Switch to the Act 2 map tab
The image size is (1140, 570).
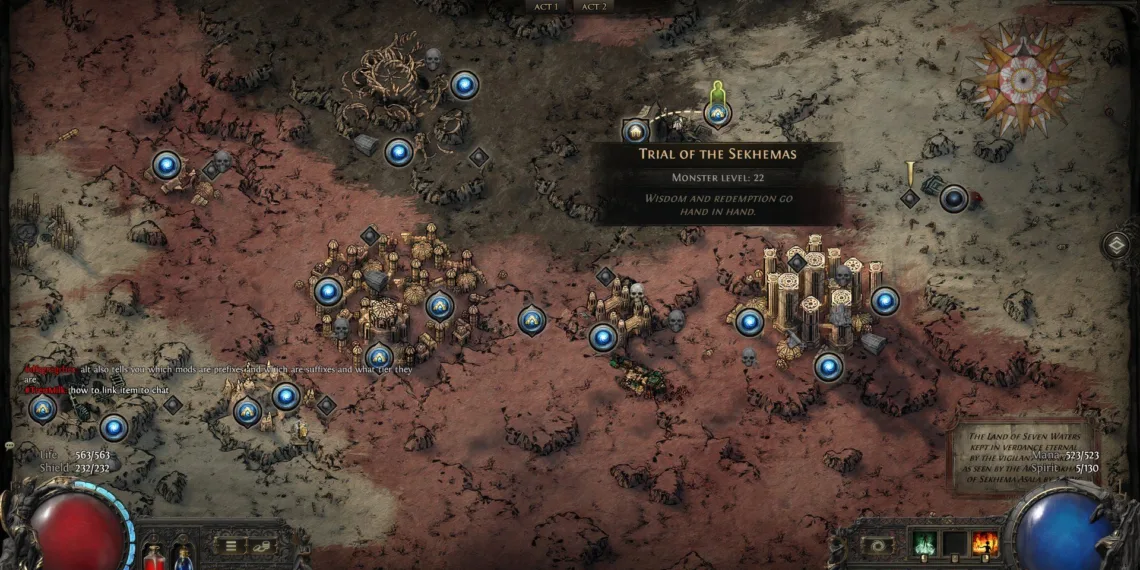(x=594, y=6)
